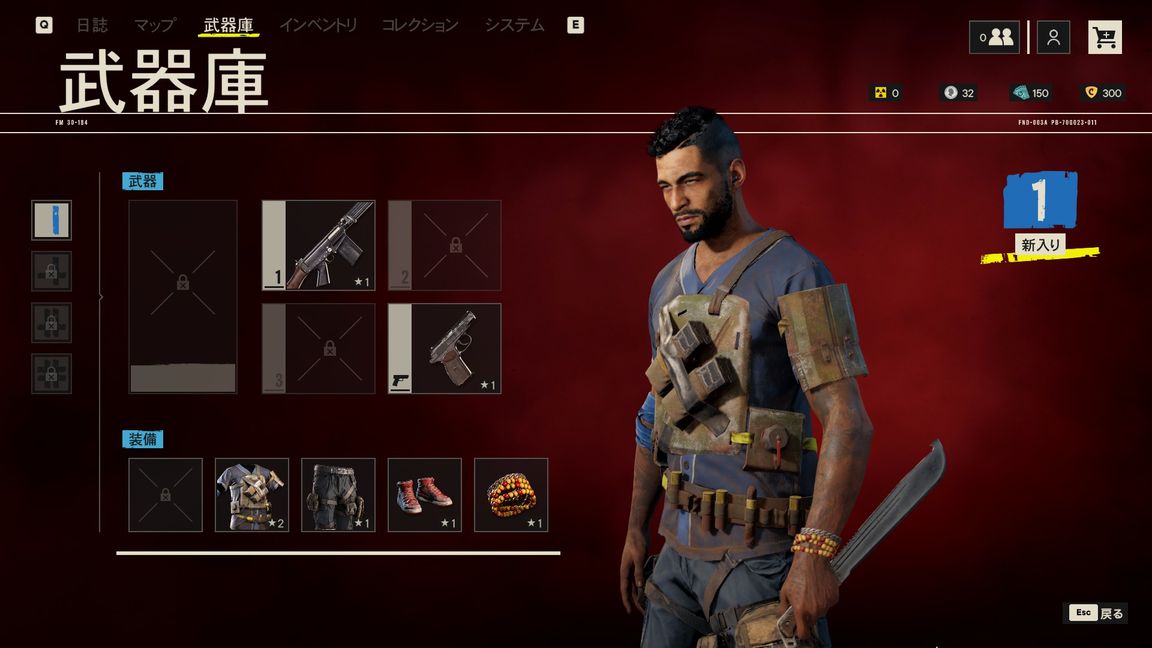Open the co-op players button
The width and height of the screenshot is (1152, 648).
click(994, 38)
